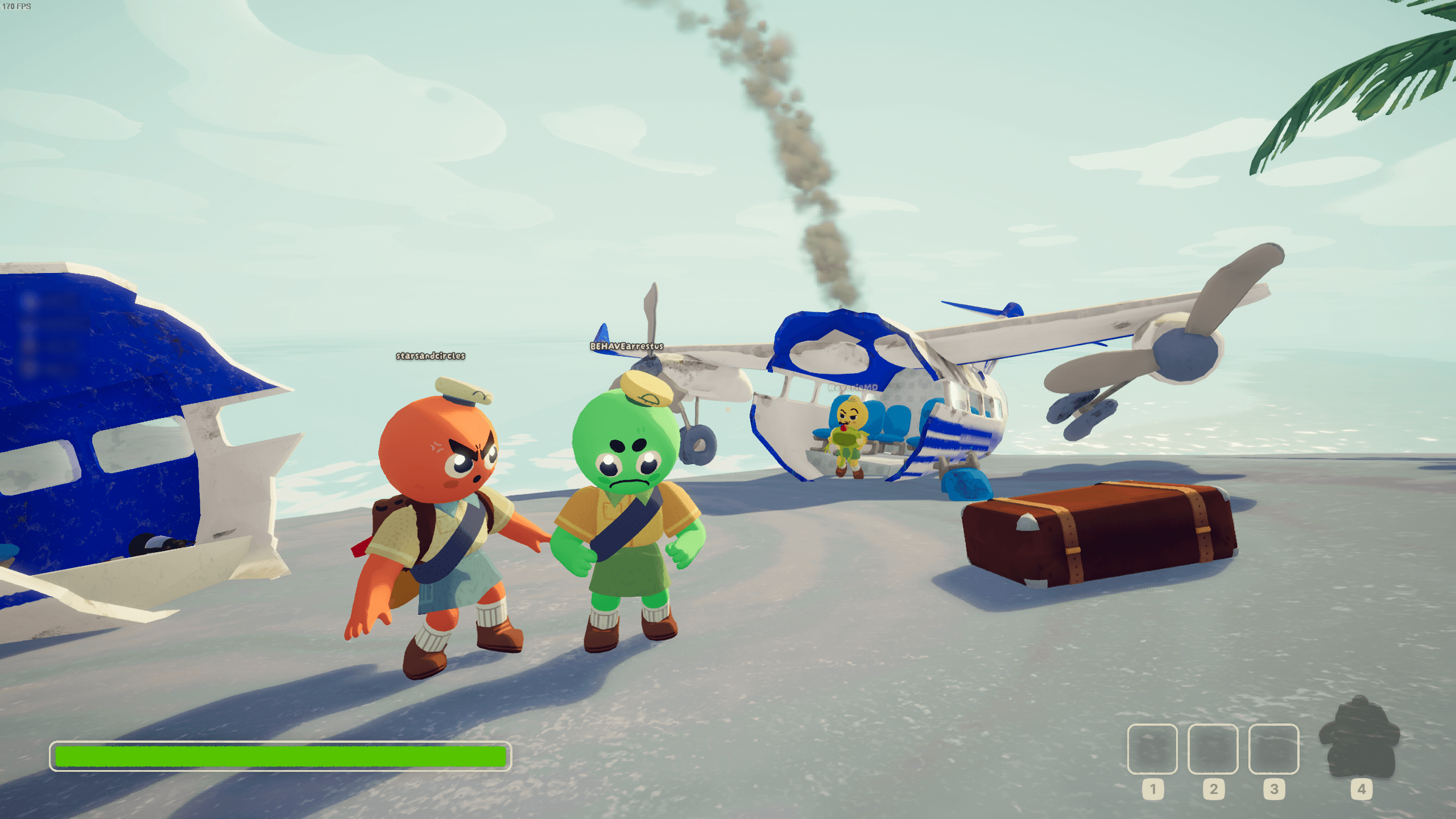Viewport: 1456px width, 819px height.
Task: Click the inventory slot numbered 3
Action: click(1273, 748)
